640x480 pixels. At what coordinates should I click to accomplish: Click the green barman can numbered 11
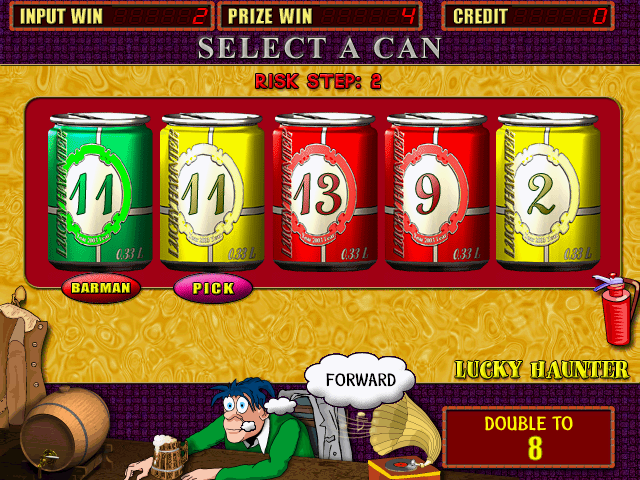coord(100,193)
